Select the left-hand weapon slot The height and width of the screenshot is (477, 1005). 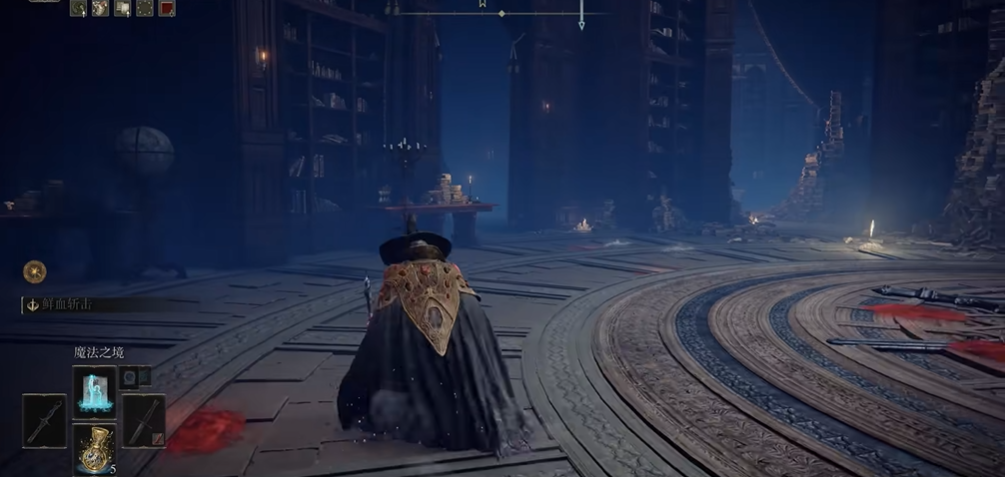[x=44, y=421]
